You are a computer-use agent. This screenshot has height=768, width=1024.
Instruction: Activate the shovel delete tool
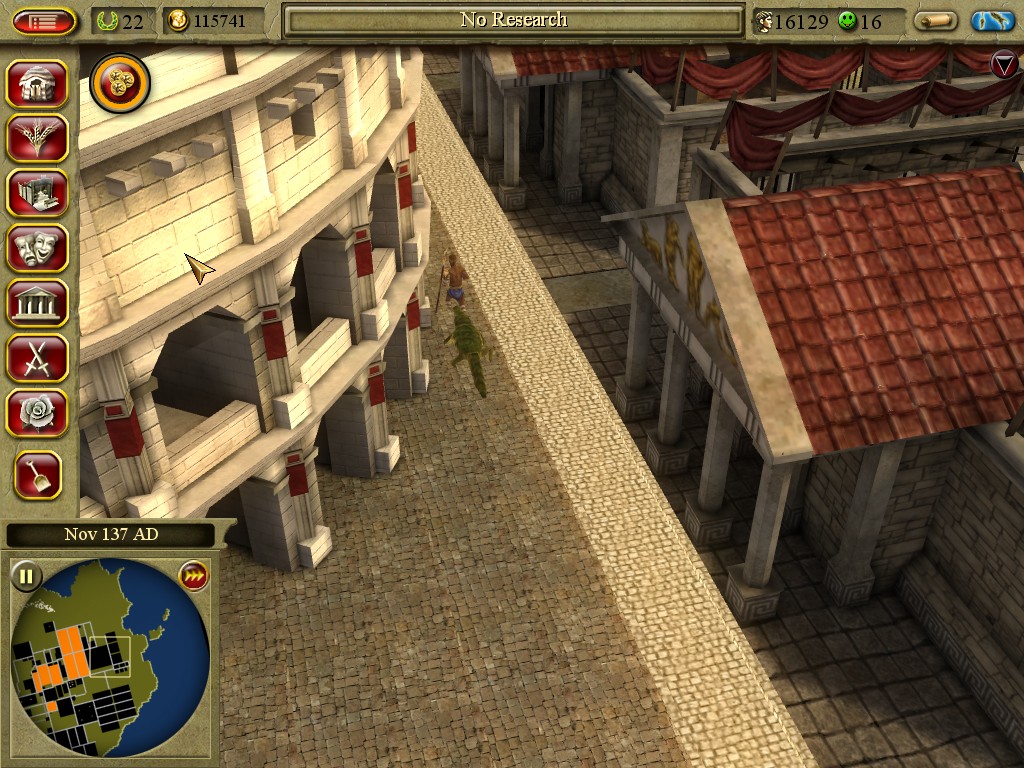point(38,475)
